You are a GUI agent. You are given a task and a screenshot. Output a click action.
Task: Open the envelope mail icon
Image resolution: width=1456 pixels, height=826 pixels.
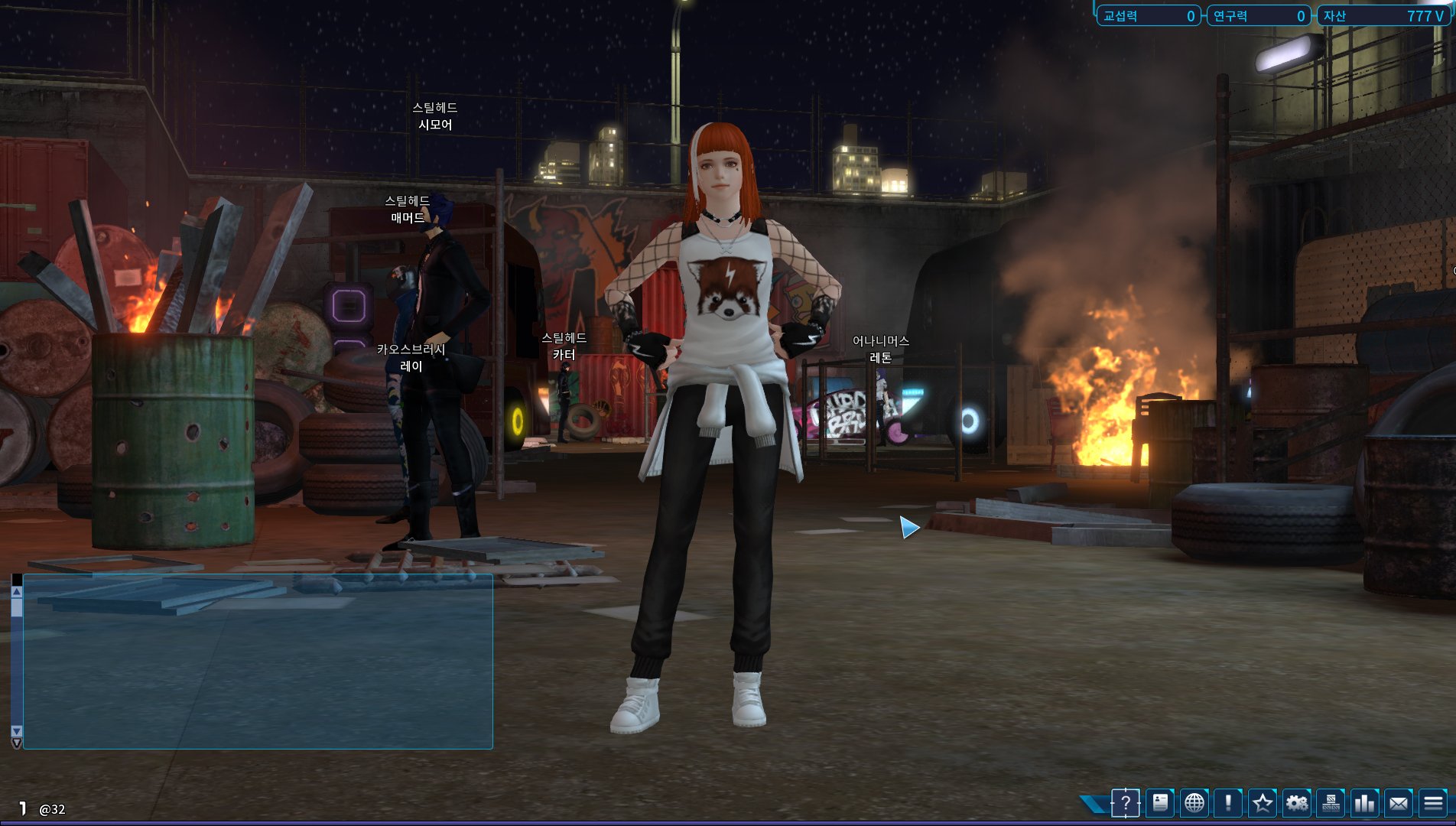1399,803
